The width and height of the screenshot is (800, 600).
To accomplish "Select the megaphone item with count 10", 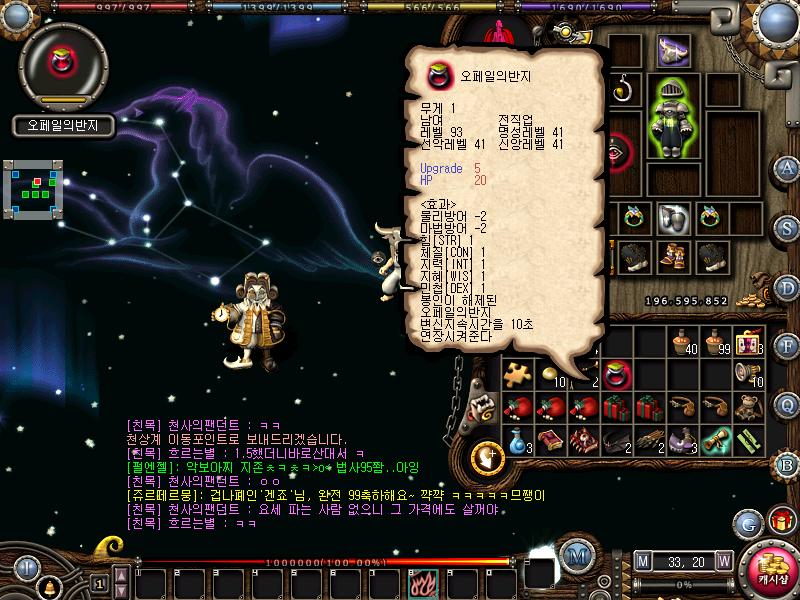I will point(747,375).
